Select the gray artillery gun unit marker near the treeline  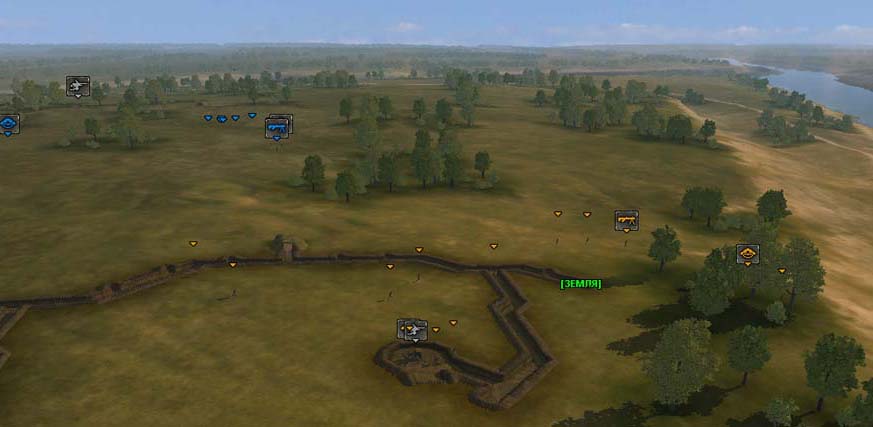click(78, 86)
